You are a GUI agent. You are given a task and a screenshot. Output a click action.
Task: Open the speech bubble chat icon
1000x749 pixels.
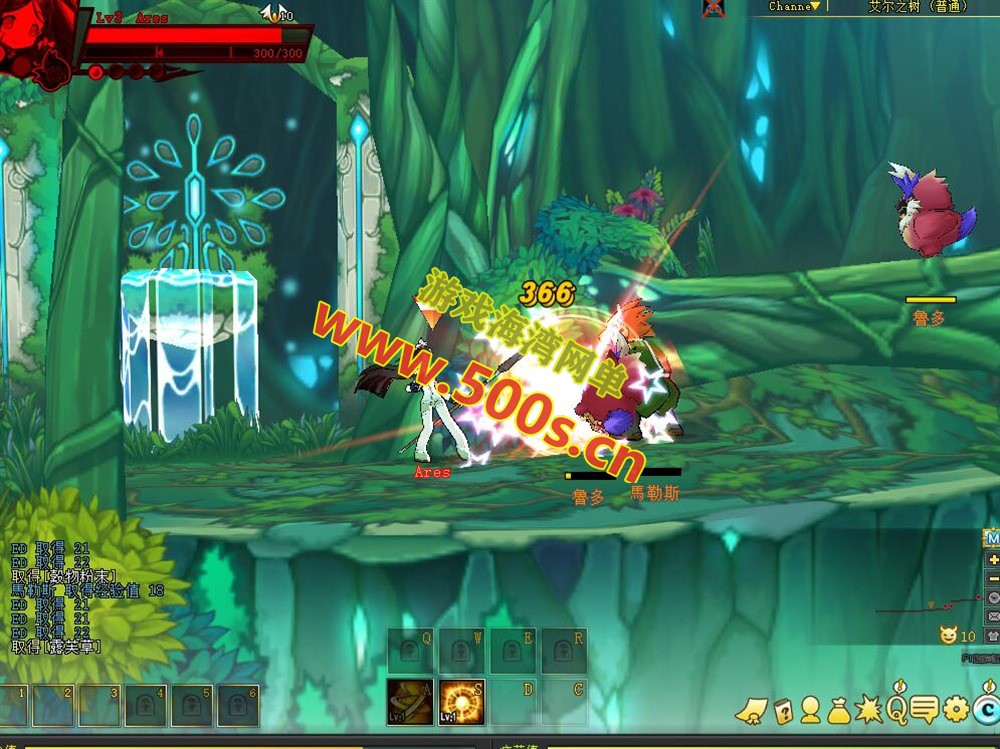[924, 710]
